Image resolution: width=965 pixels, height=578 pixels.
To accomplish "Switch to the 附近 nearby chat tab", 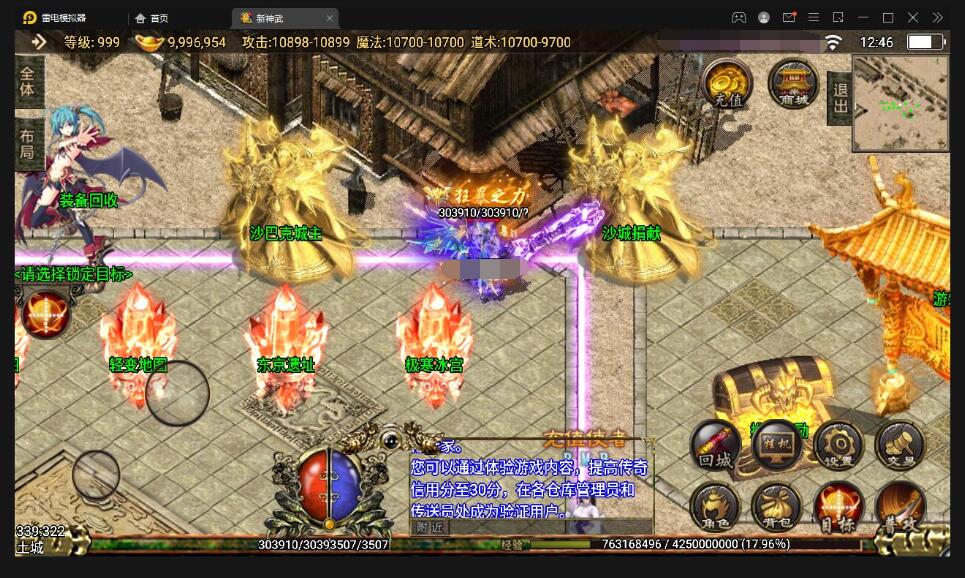I will click(x=430, y=527).
